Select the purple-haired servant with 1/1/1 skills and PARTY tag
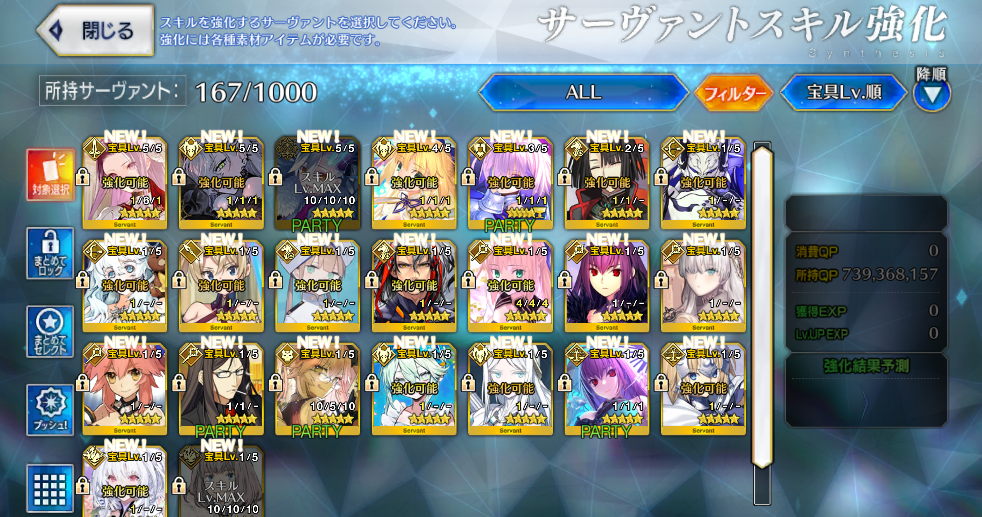 [x=607, y=387]
